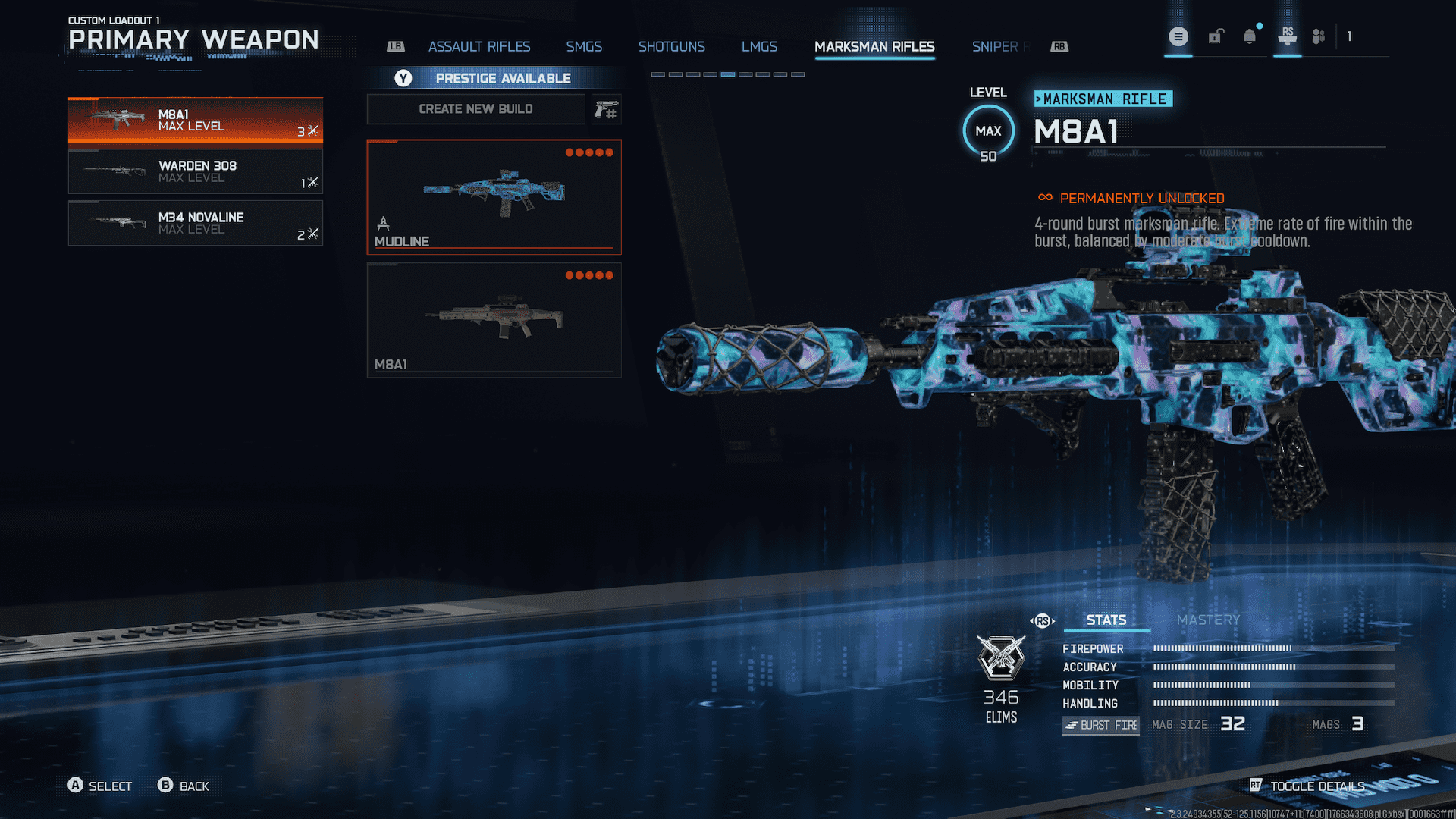Pick the Warden 308 rifle
The width and height of the screenshot is (1456, 819).
pos(195,171)
